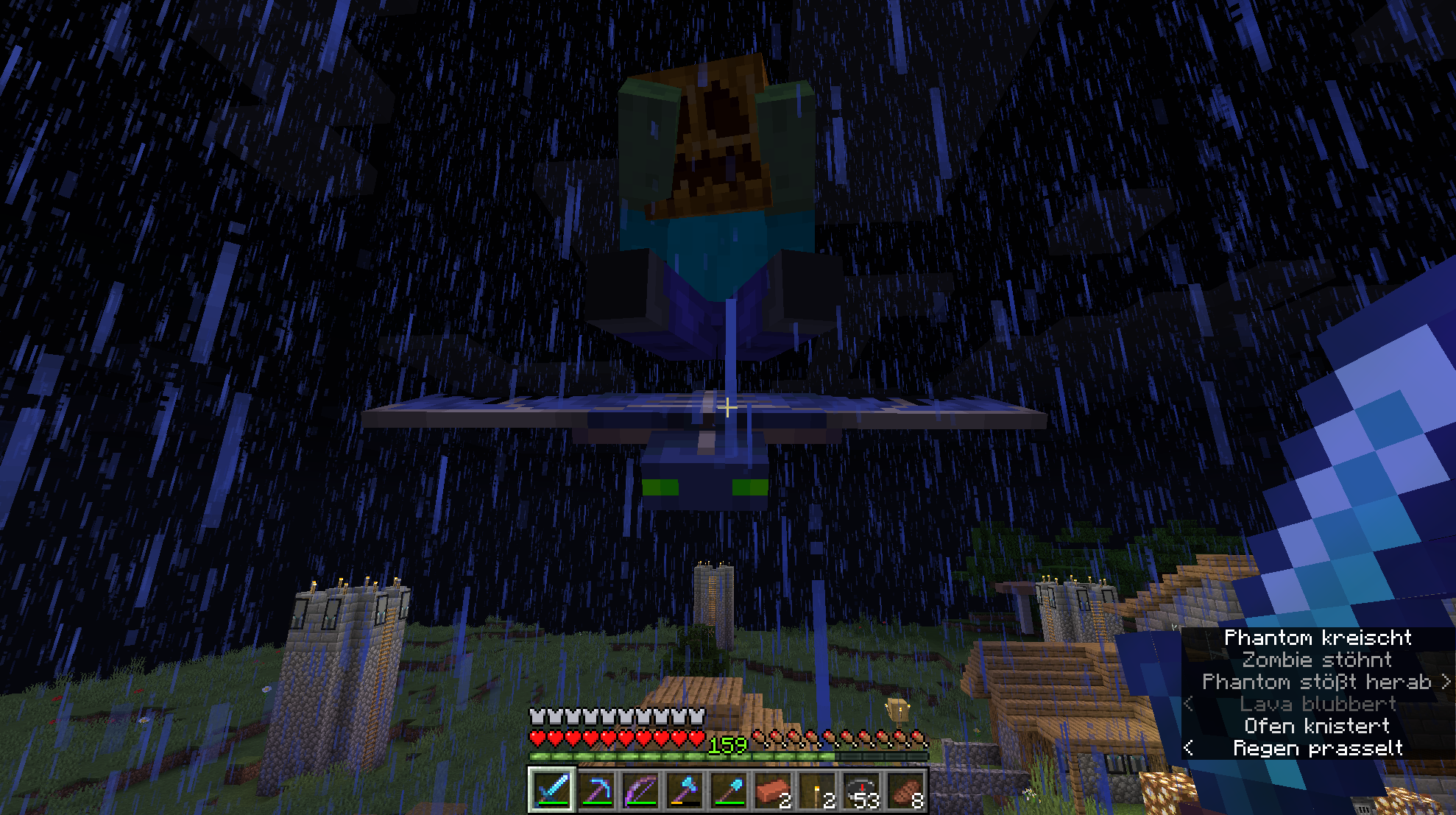Image resolution: width=1456 pixels, height=815 pixels.
Task: Pick the brick stack hotbar slot
Action: pos(773,791)
